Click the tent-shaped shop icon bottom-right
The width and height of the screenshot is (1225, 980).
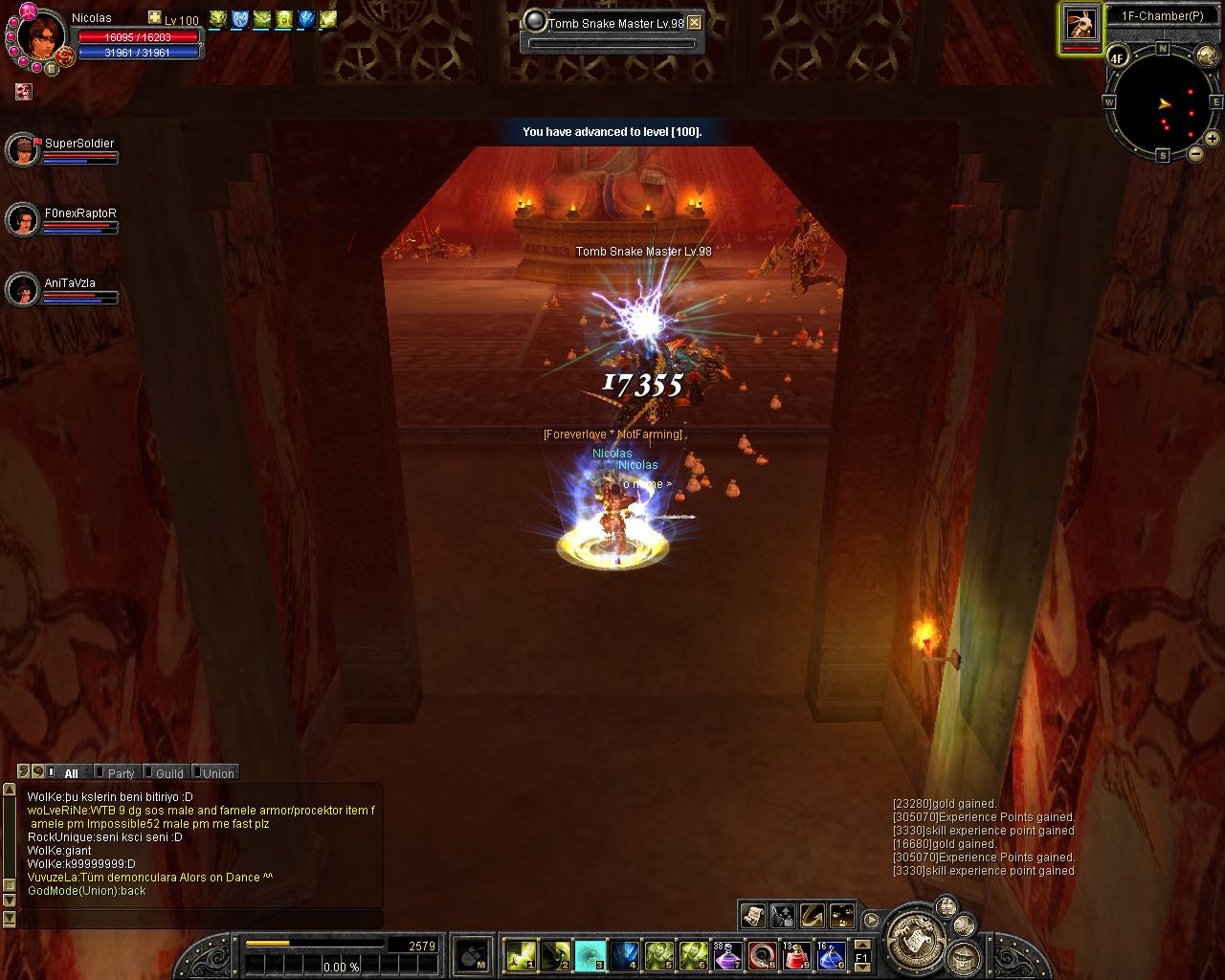pyautogui.click(x=962, y=959)
